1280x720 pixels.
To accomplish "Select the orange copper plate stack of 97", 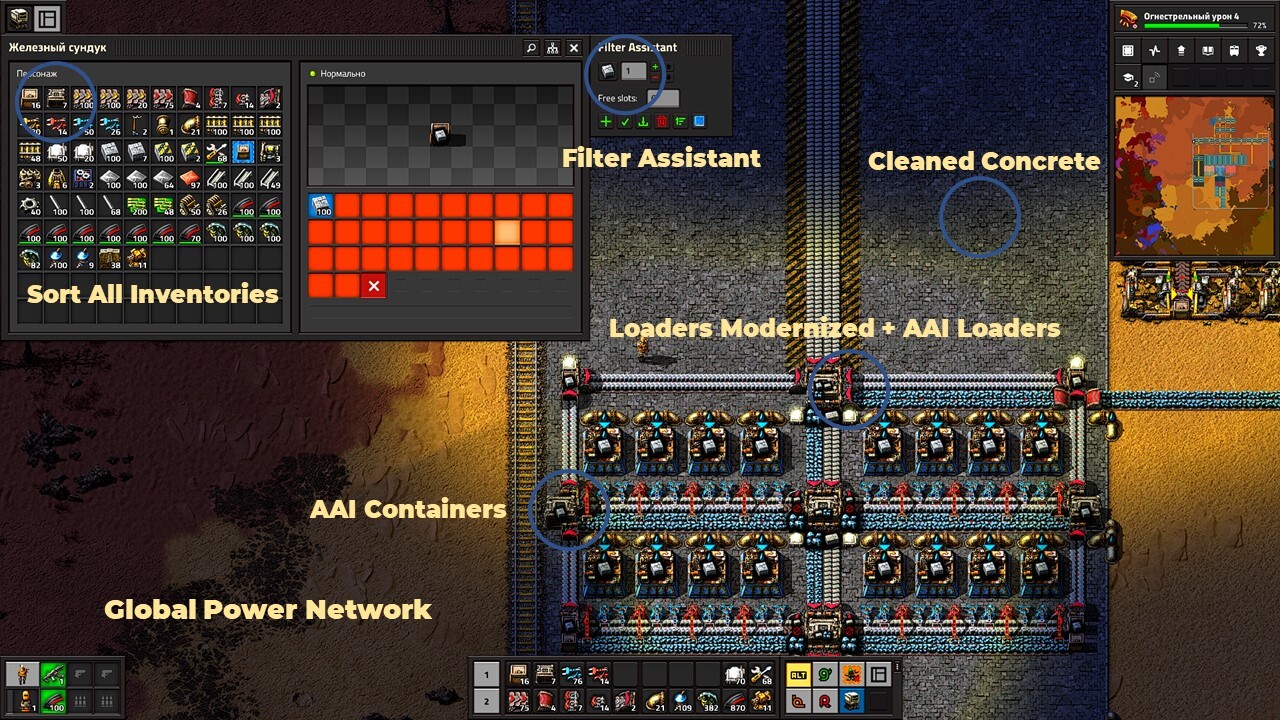I will coord(190,179).
